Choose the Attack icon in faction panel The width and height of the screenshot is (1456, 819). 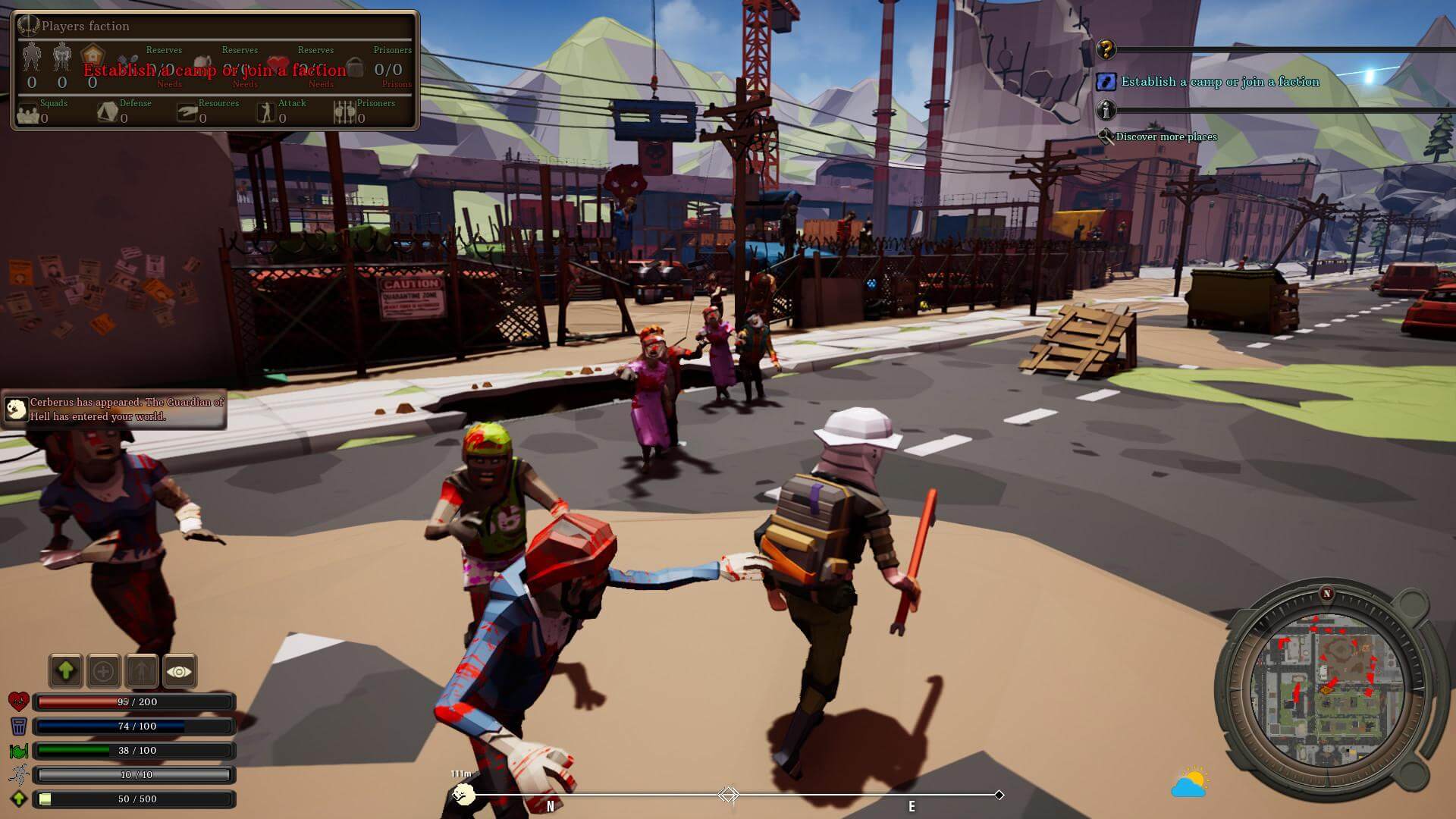[266, 113]
